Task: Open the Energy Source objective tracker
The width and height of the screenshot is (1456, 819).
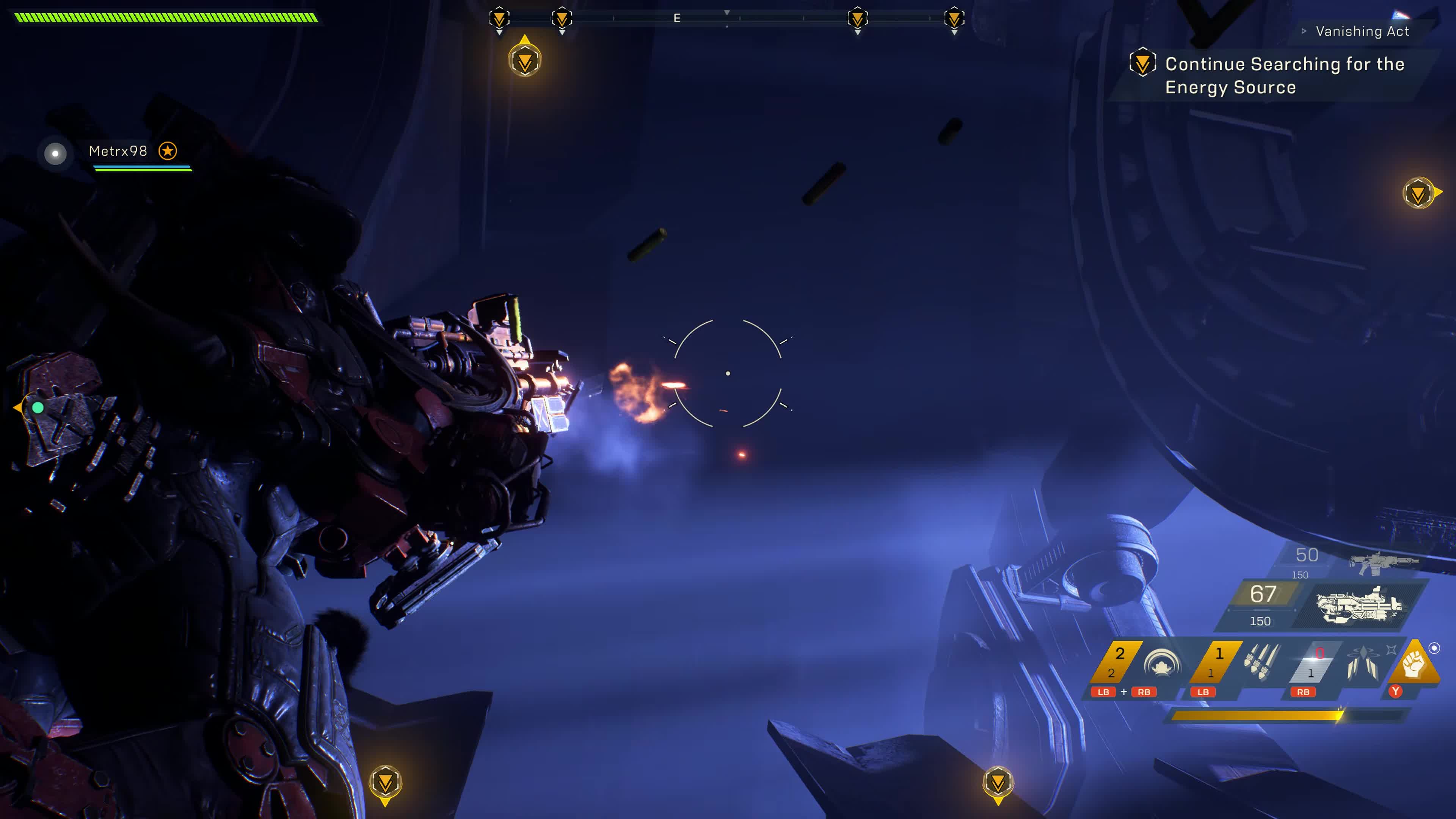Action: [x=1284, y=75]
